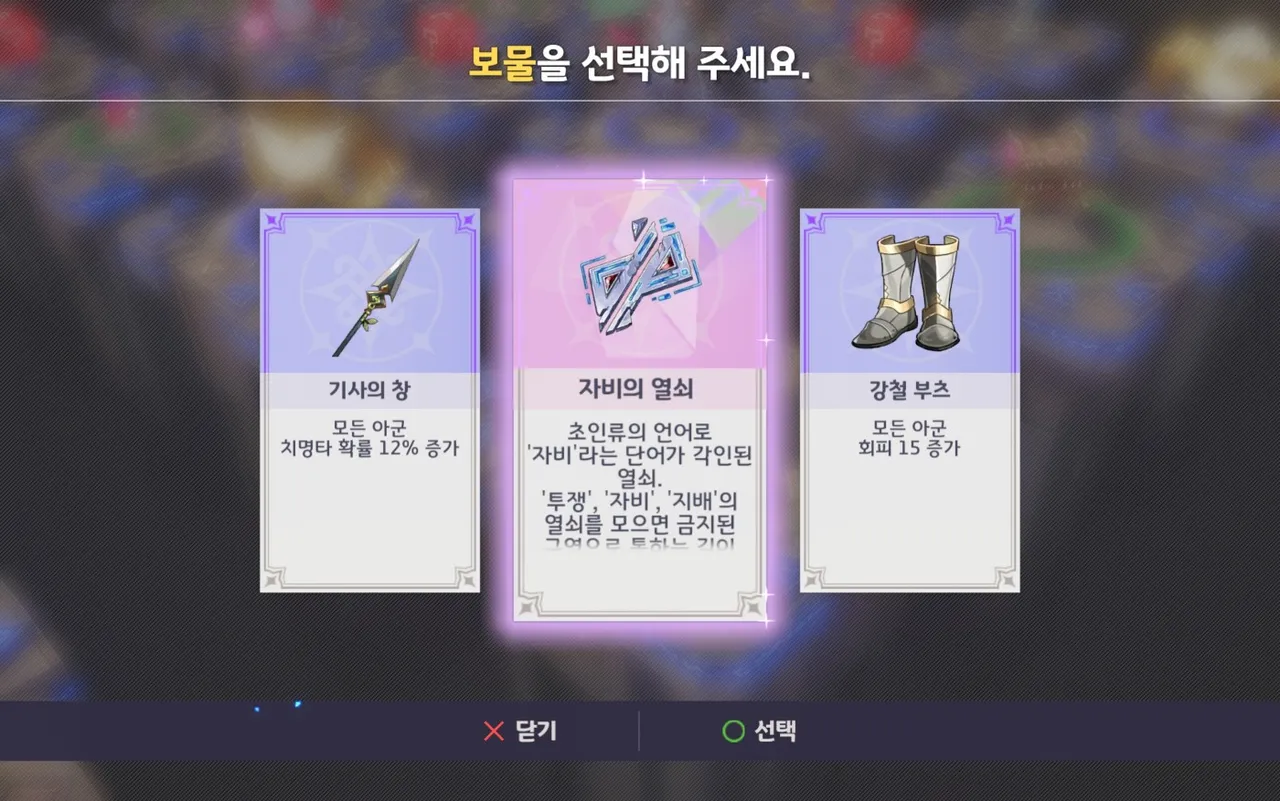Click the 강철 부츠 card title text
This screenshot has height=801, width=1280.
pyautogui.click(x=908, y=390)
